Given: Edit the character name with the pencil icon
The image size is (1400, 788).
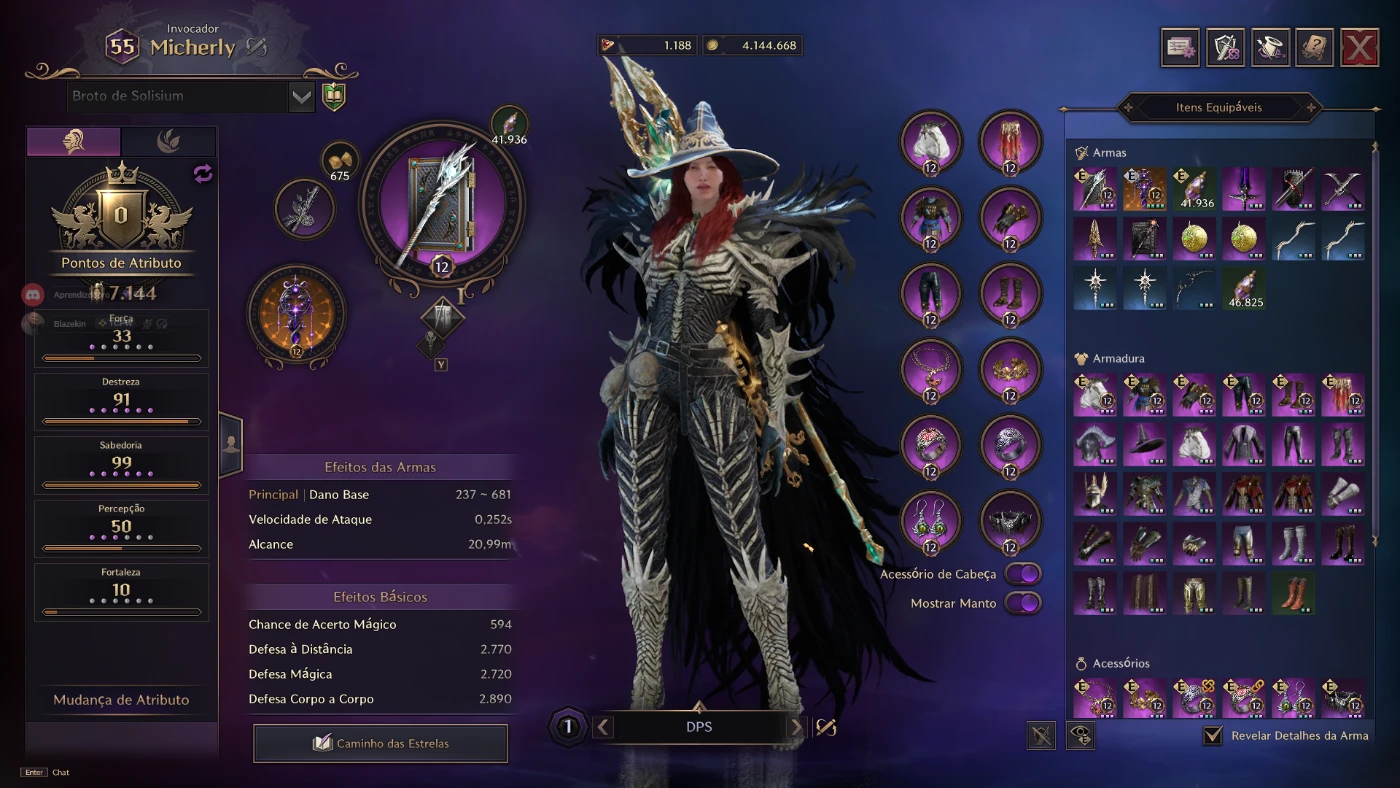Looking at the screenshot, I should pyautogui.click(x=257, y=46).
